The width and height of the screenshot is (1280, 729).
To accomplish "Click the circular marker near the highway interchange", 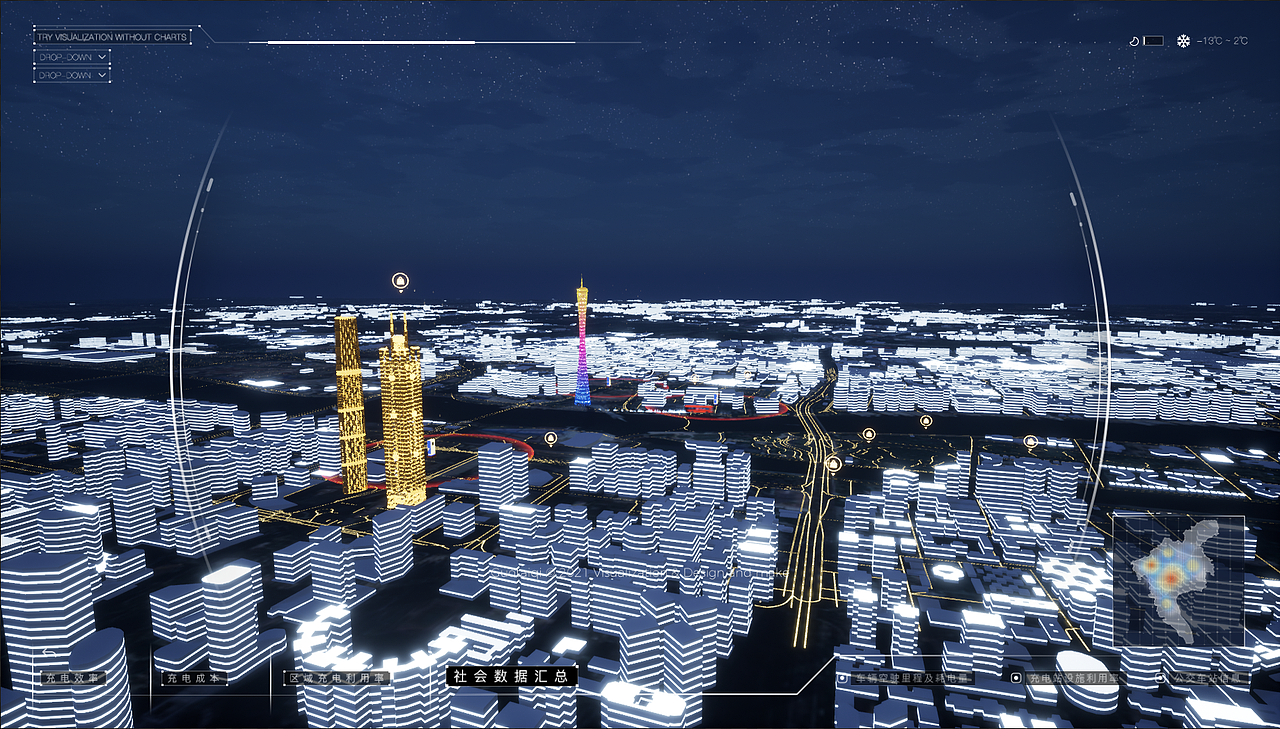I will (x=832, y=462).
